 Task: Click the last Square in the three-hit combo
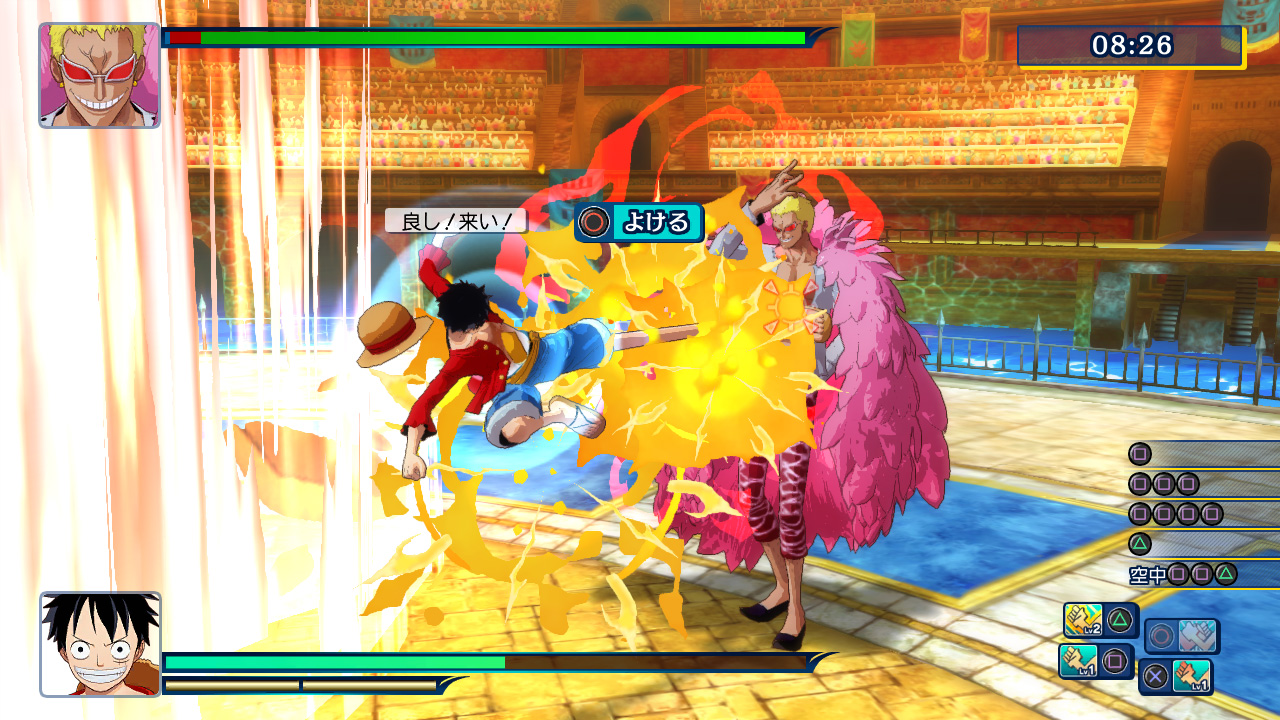click(x=1188, y=483)
